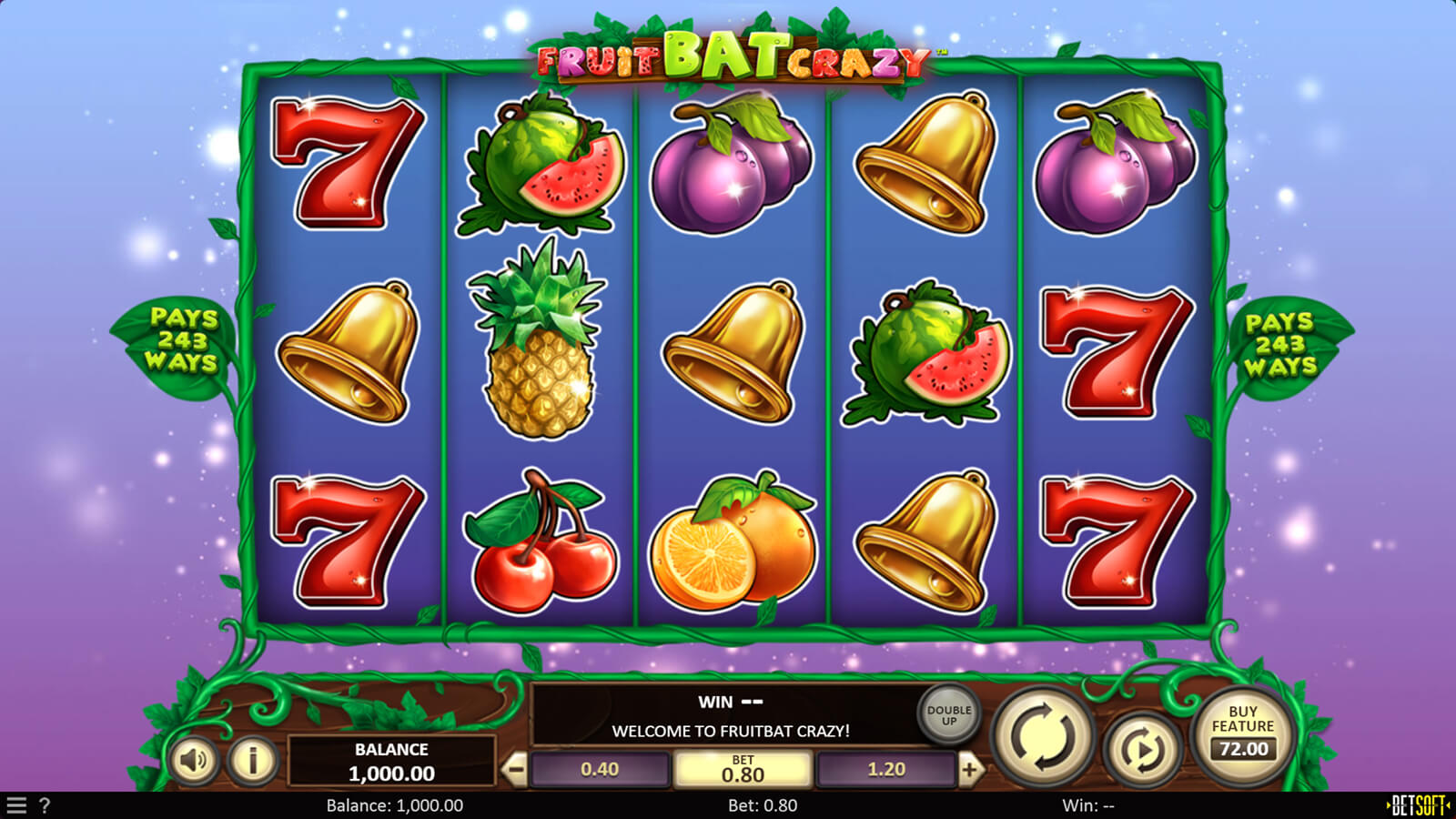Show help with the question mark icon

45,805
